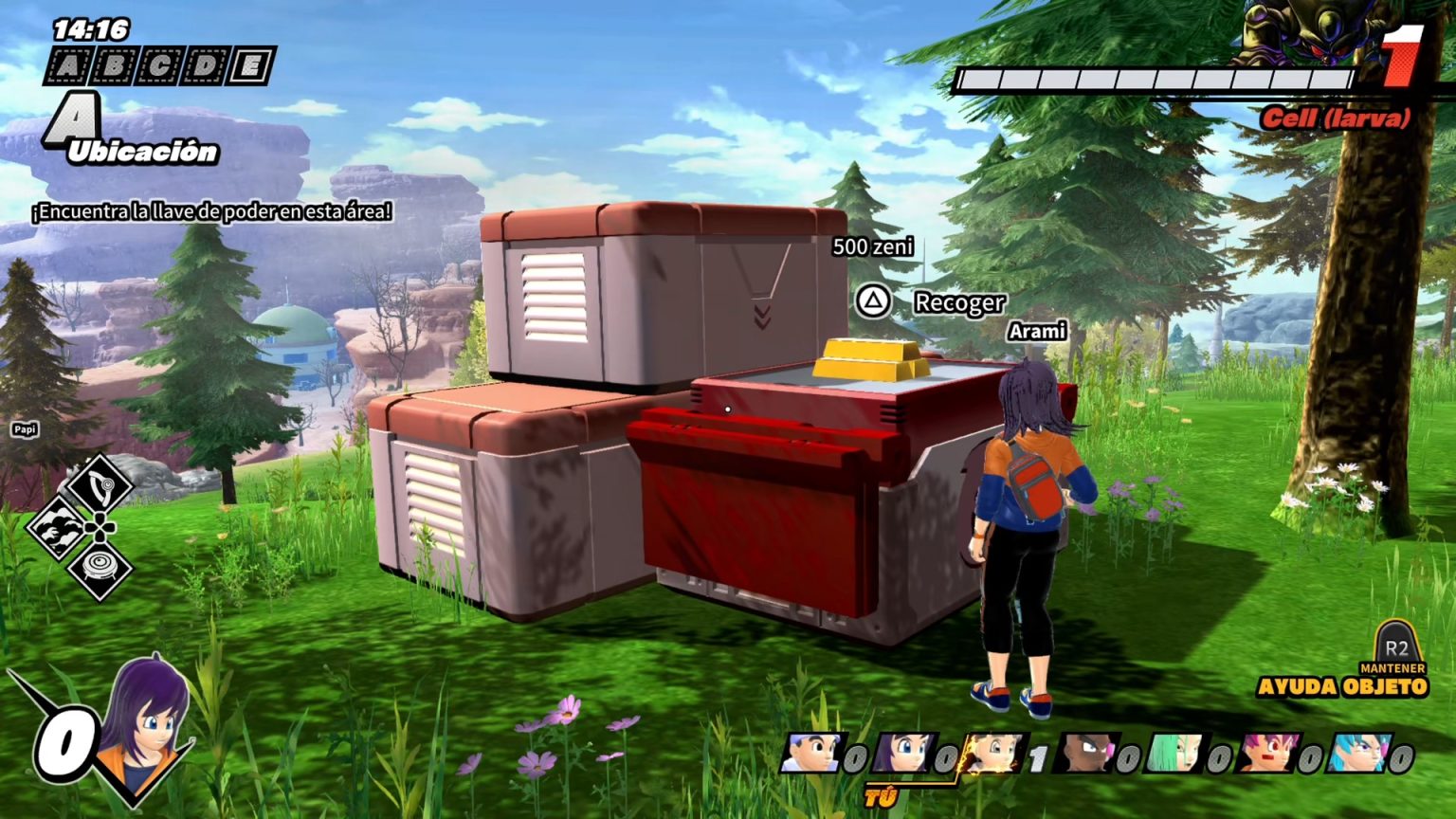Click the smoke screen item icon
1456x819 pixels.
click(x=55, y=527)
